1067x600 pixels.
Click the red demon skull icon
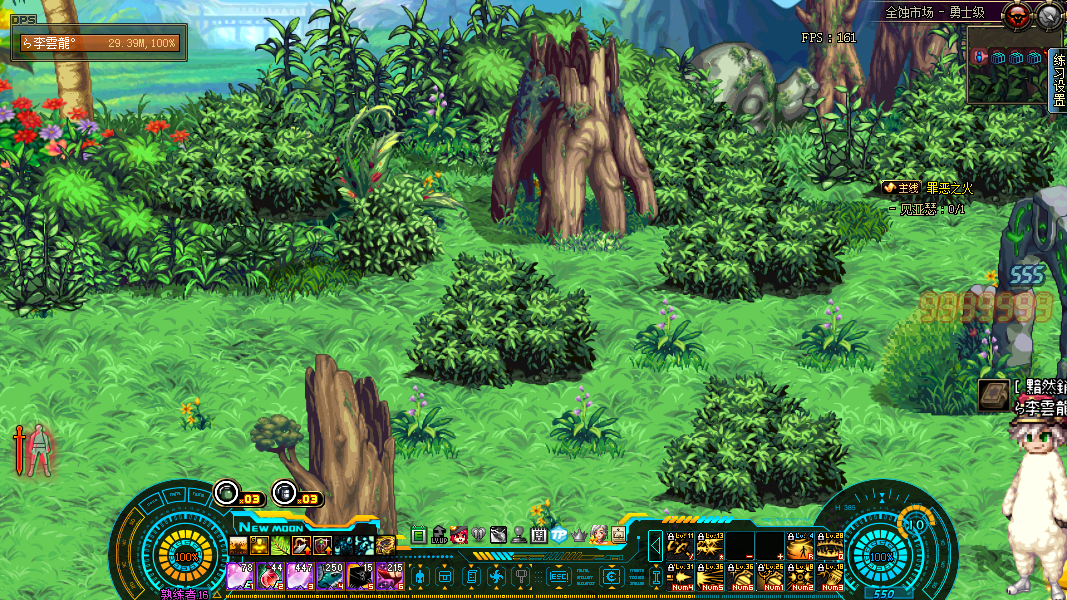click(1018, 15)
